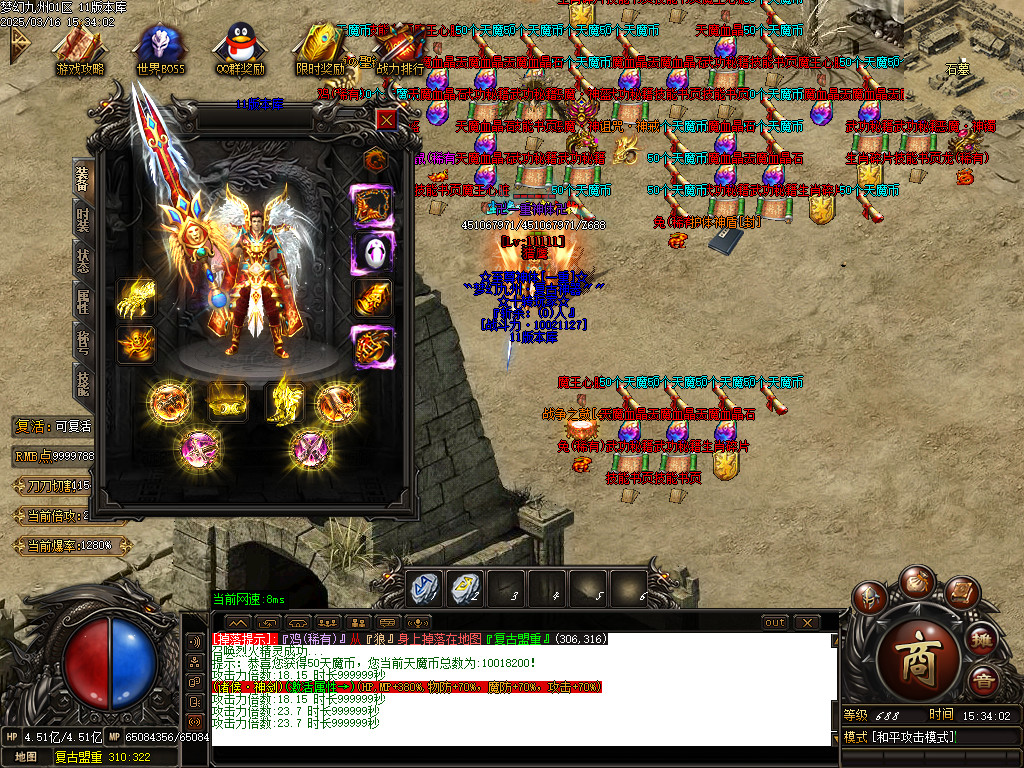Screen dimensions: 1024x768
Task: Click the QQ群奖励 penguin icon
Action: [x=240, y=50]
